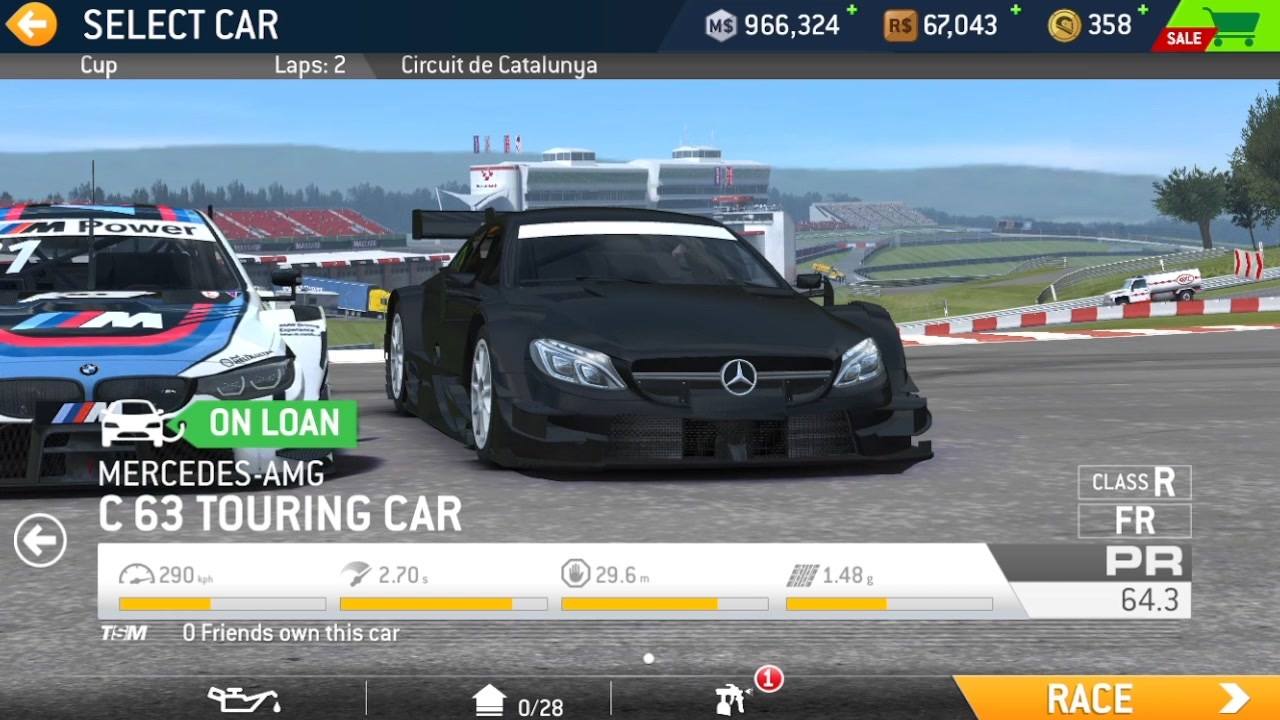1280x720 pixels.
Task: Select the CLASS R badge
Action: (1134, 482)
